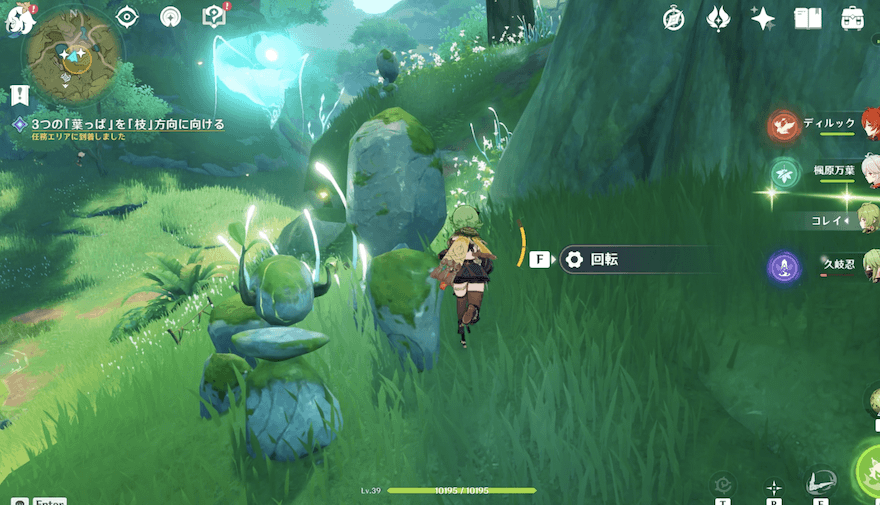The width and height of the screenshot is (880, 505).
Task: Click the crosshair aim icon
Action: 773,487
